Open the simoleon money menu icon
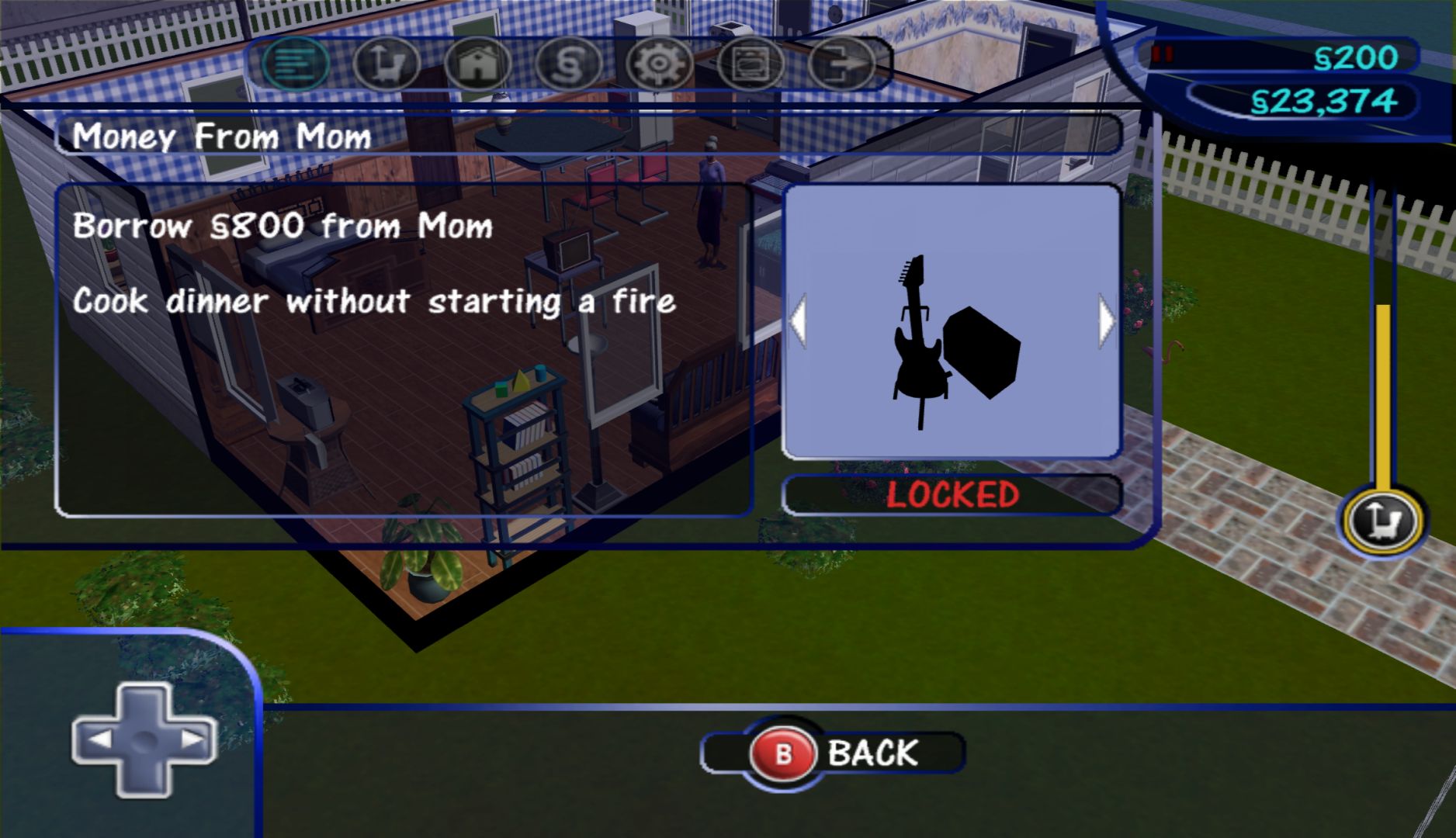 pos(568,64)
